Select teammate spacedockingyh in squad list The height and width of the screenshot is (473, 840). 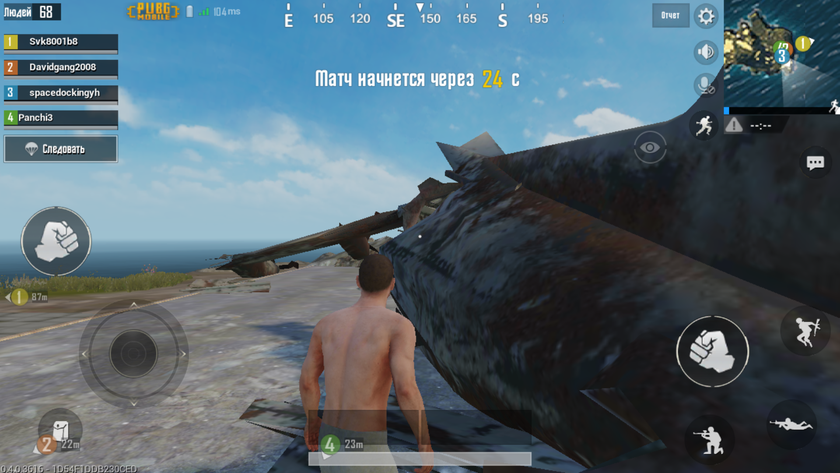[x=60, y=93]
